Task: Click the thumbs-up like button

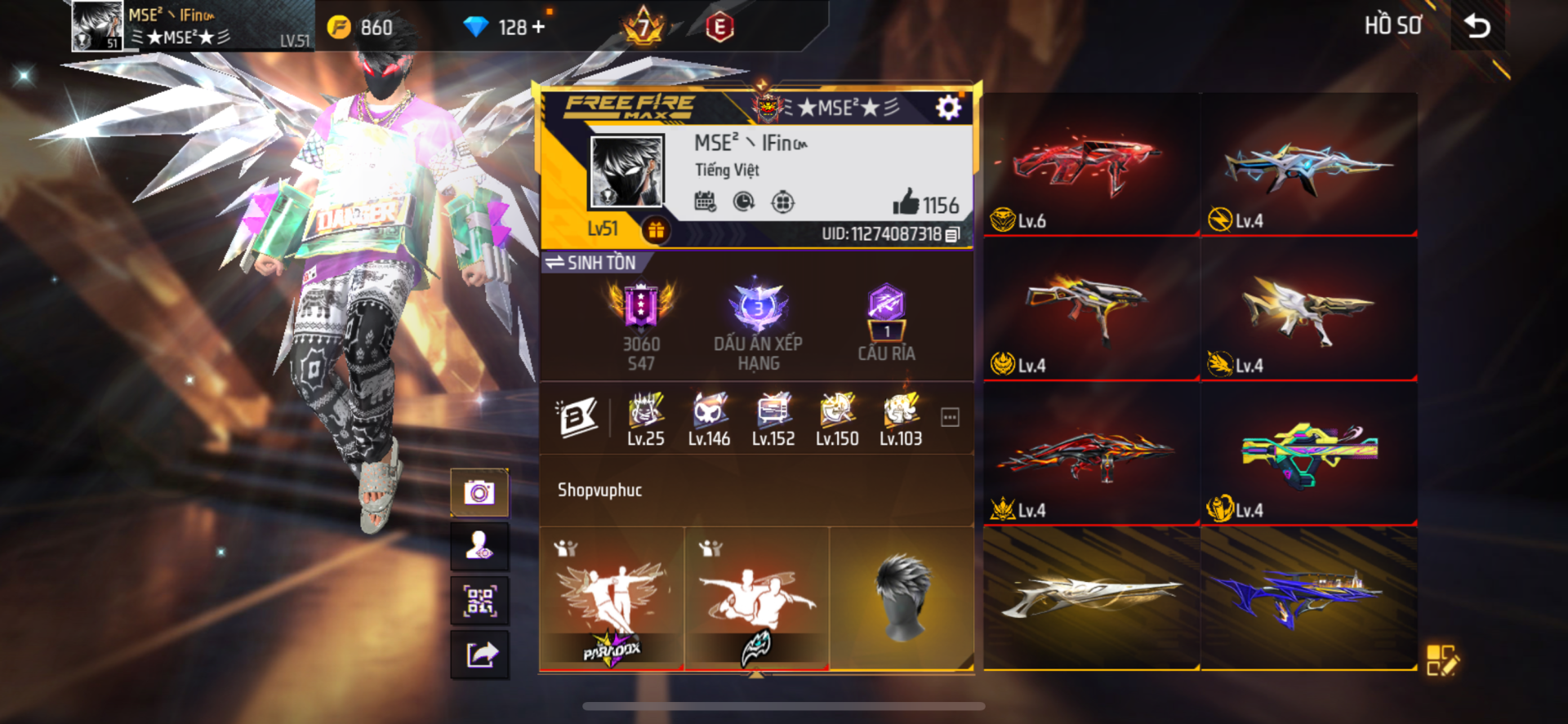Action: (x=906, y=202)
